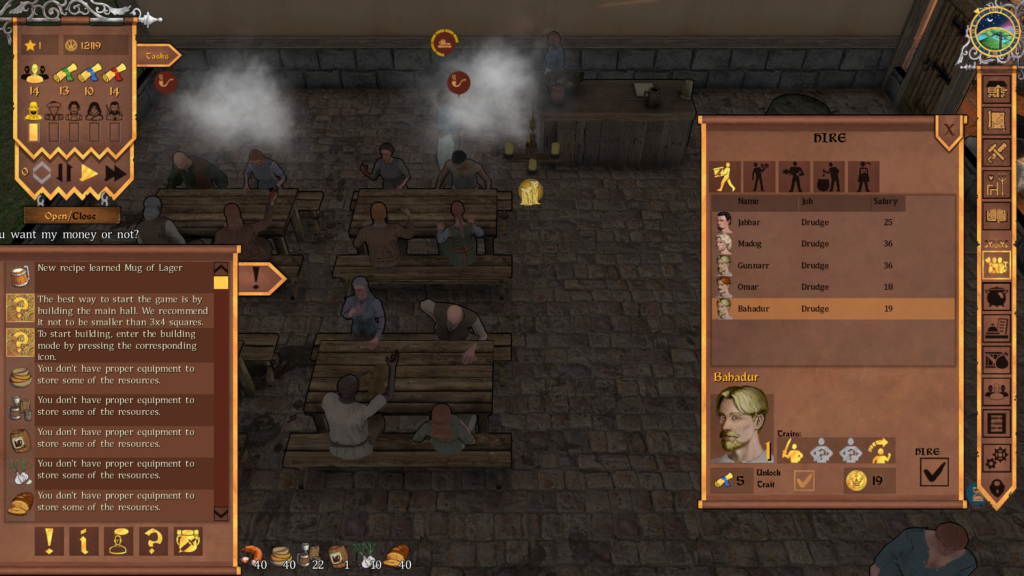Show question mark hints filter in log
The height and width of the screenshot is (576, 1024).
tap(153, 541)
